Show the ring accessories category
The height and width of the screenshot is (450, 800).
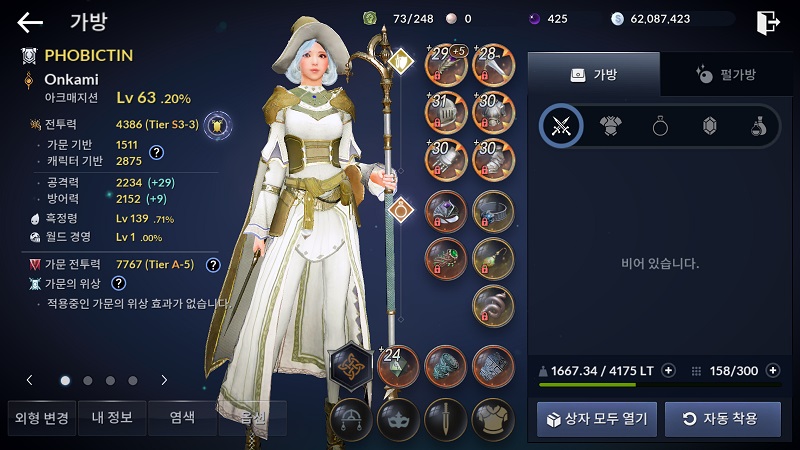pyautogui.click(x=660, y=126)
